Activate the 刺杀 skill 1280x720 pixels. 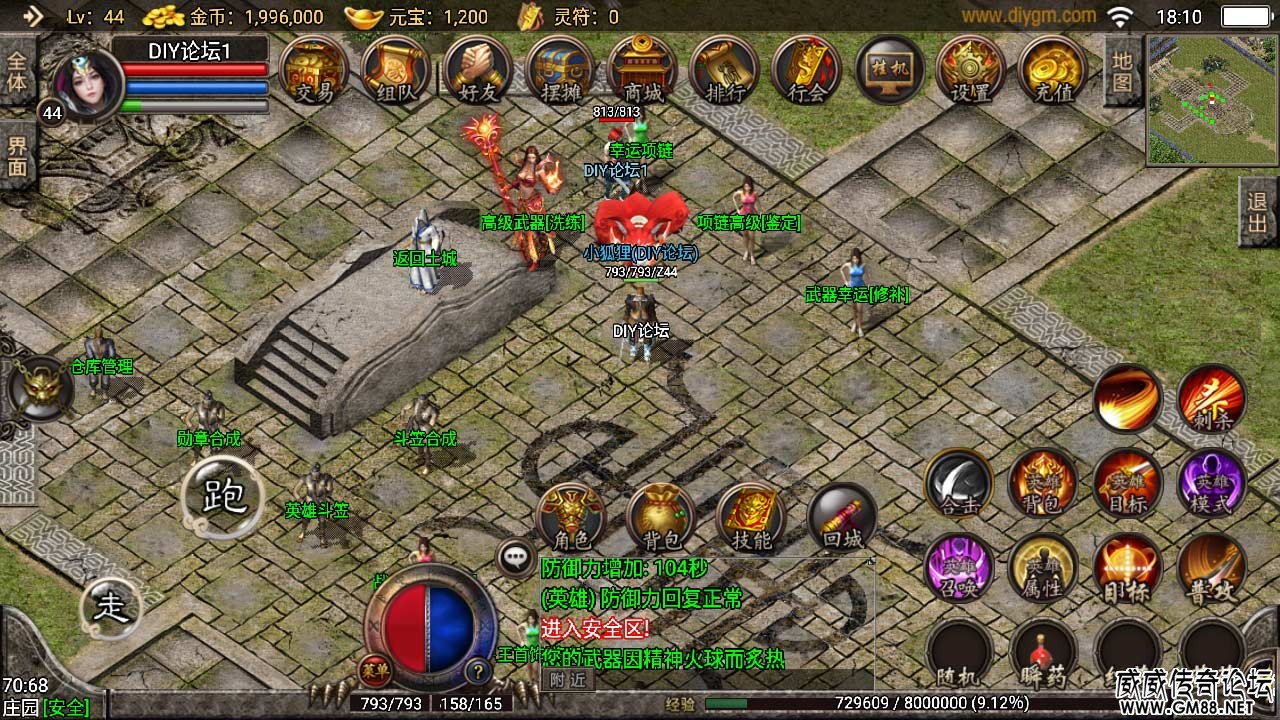(1212, 400)
